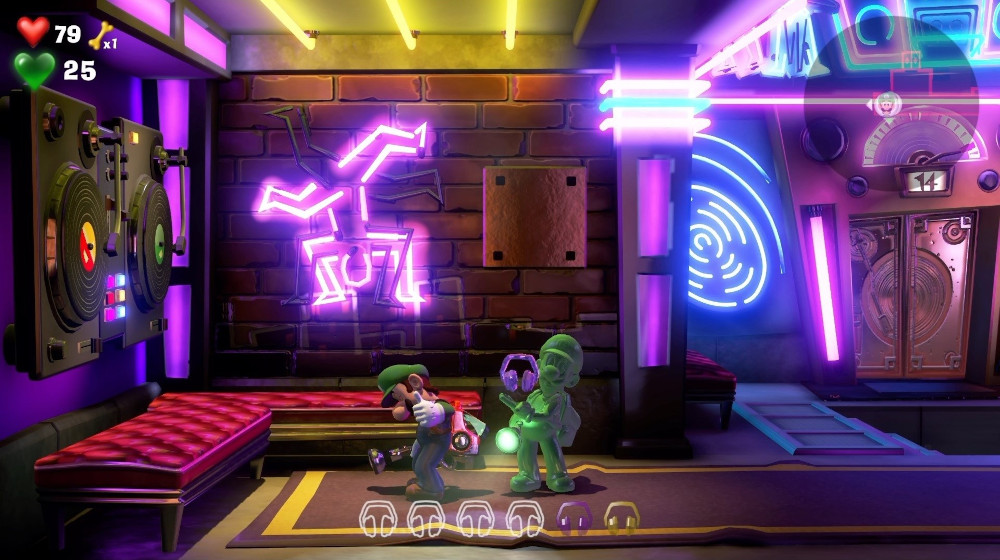Click Gooigi's green heart icon
Viewport: 1000px width, 560px height.
pyautogui.click(x=34, y=69)
